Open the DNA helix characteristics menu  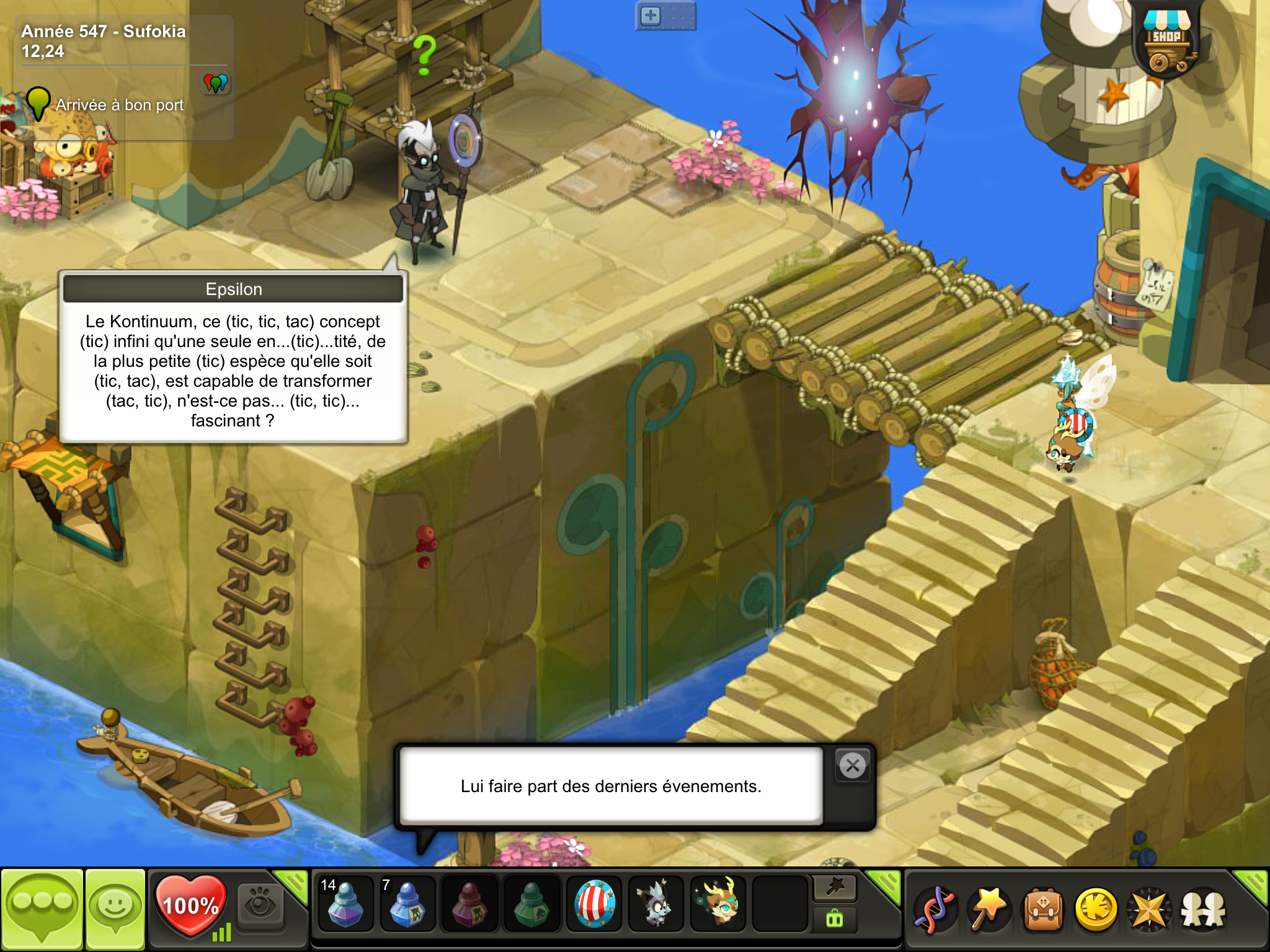[x=935, y=910]
